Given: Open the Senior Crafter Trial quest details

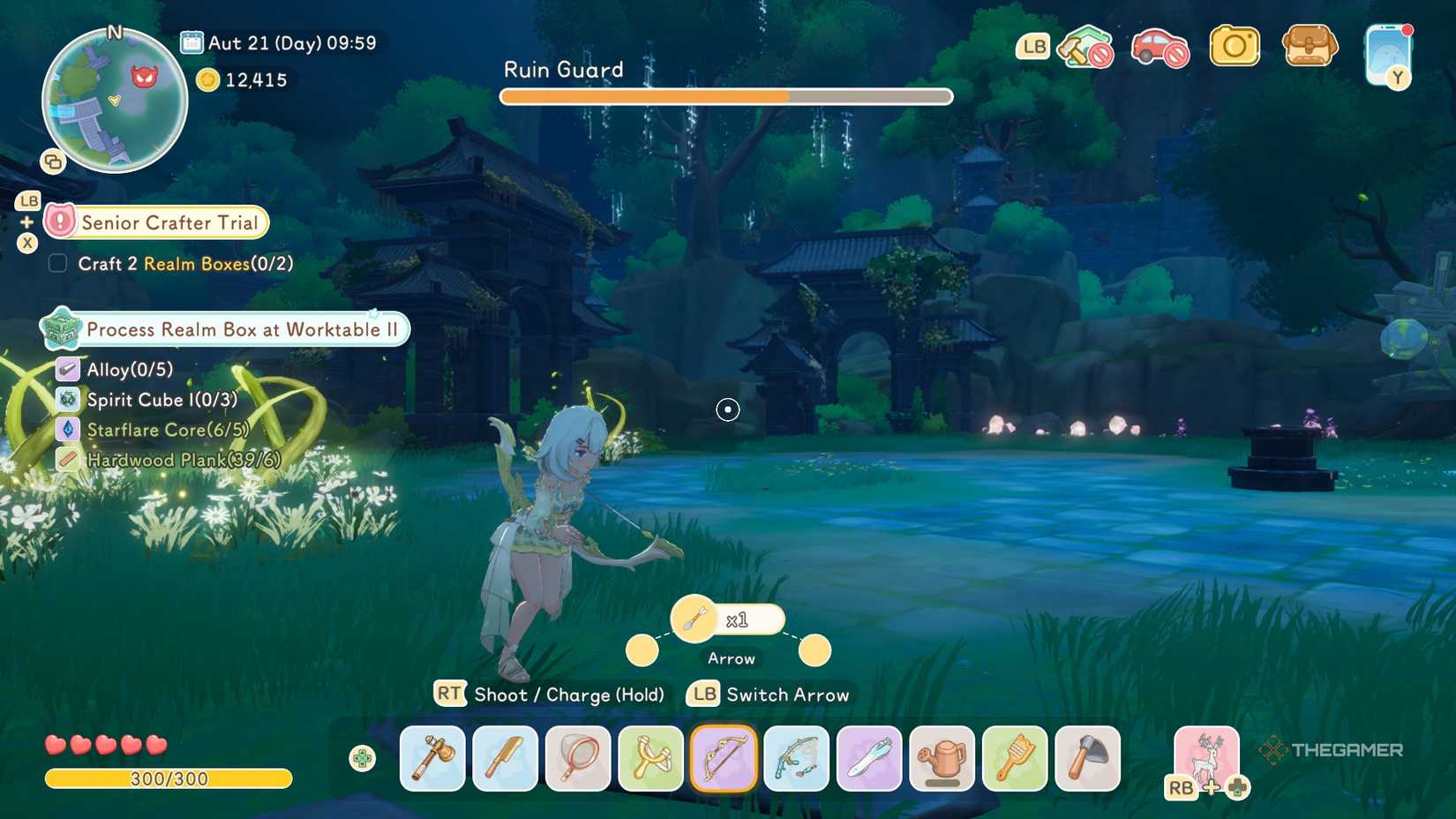Looking at the screenshot, I should [168, 222].
